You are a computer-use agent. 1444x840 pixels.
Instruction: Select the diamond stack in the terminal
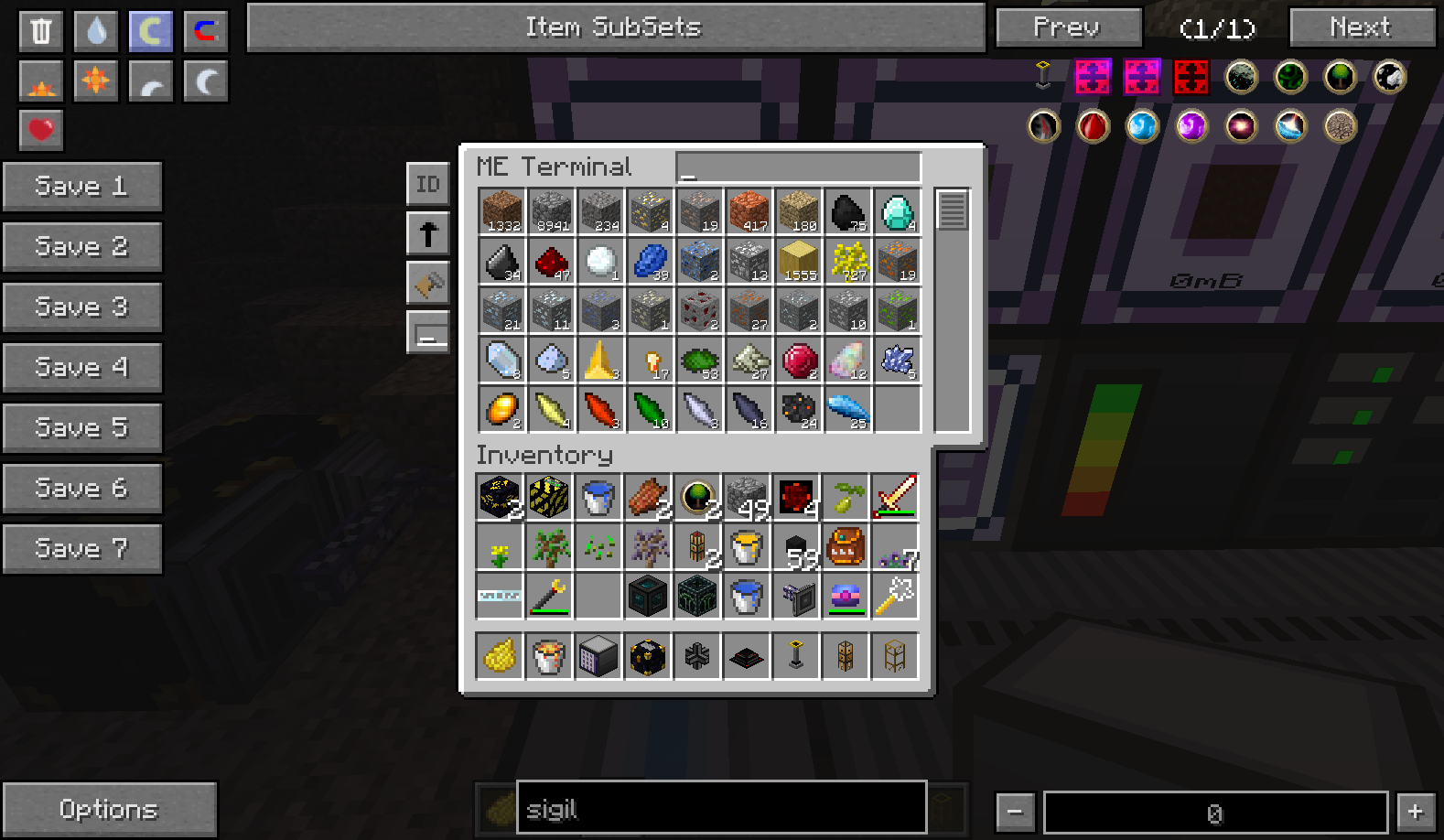897,212
